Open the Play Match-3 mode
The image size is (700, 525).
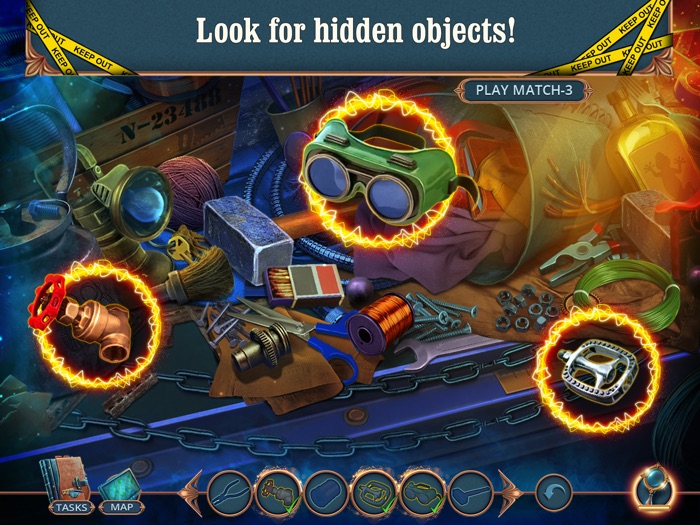pyautogui.click(x=522, y=89)
